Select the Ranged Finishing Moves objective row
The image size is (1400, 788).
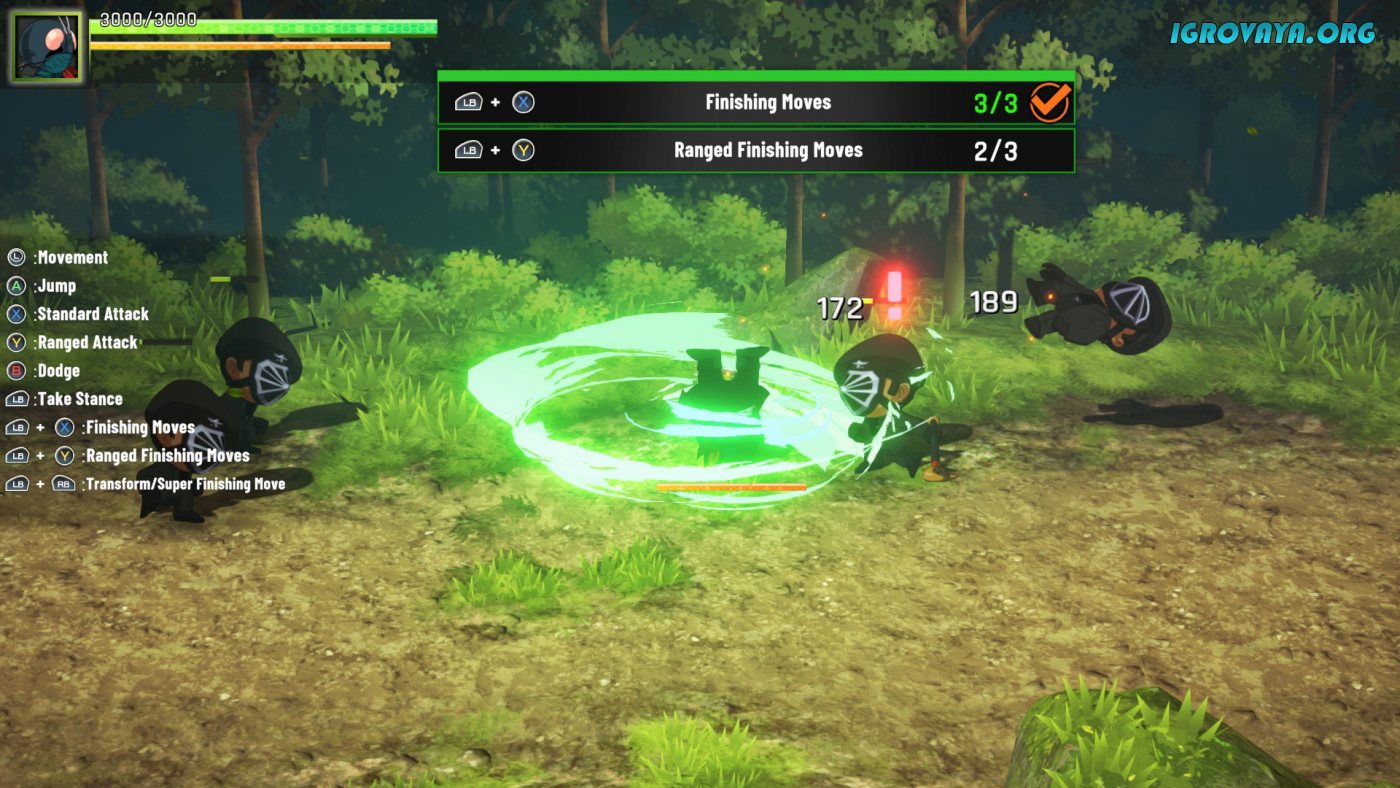coord(756,150)
